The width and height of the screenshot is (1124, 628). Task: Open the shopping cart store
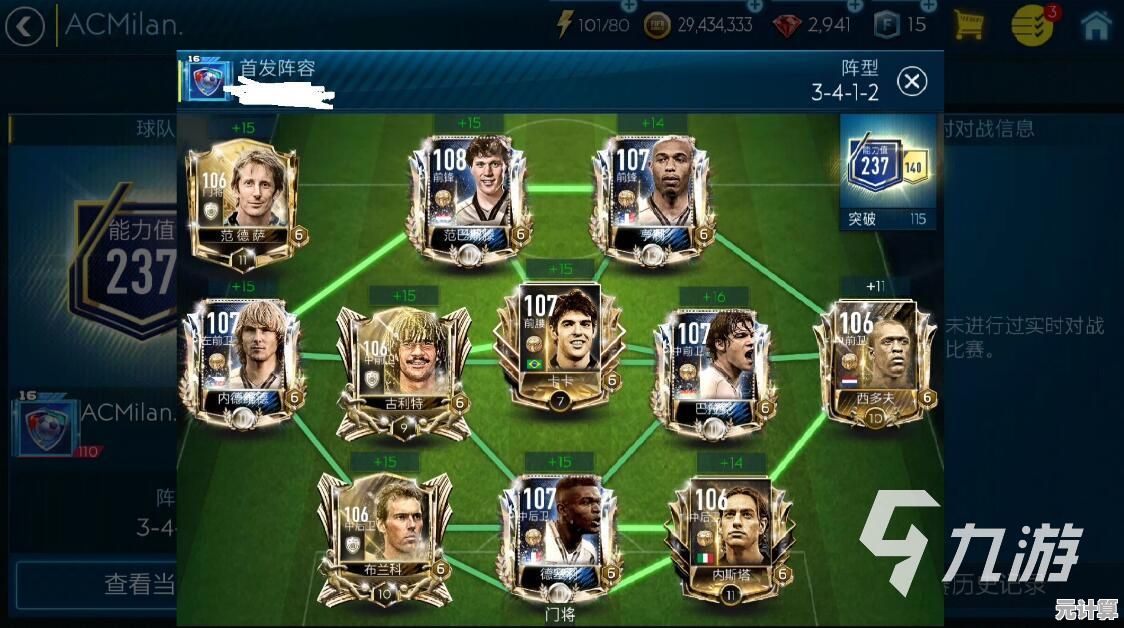point(967,25)
